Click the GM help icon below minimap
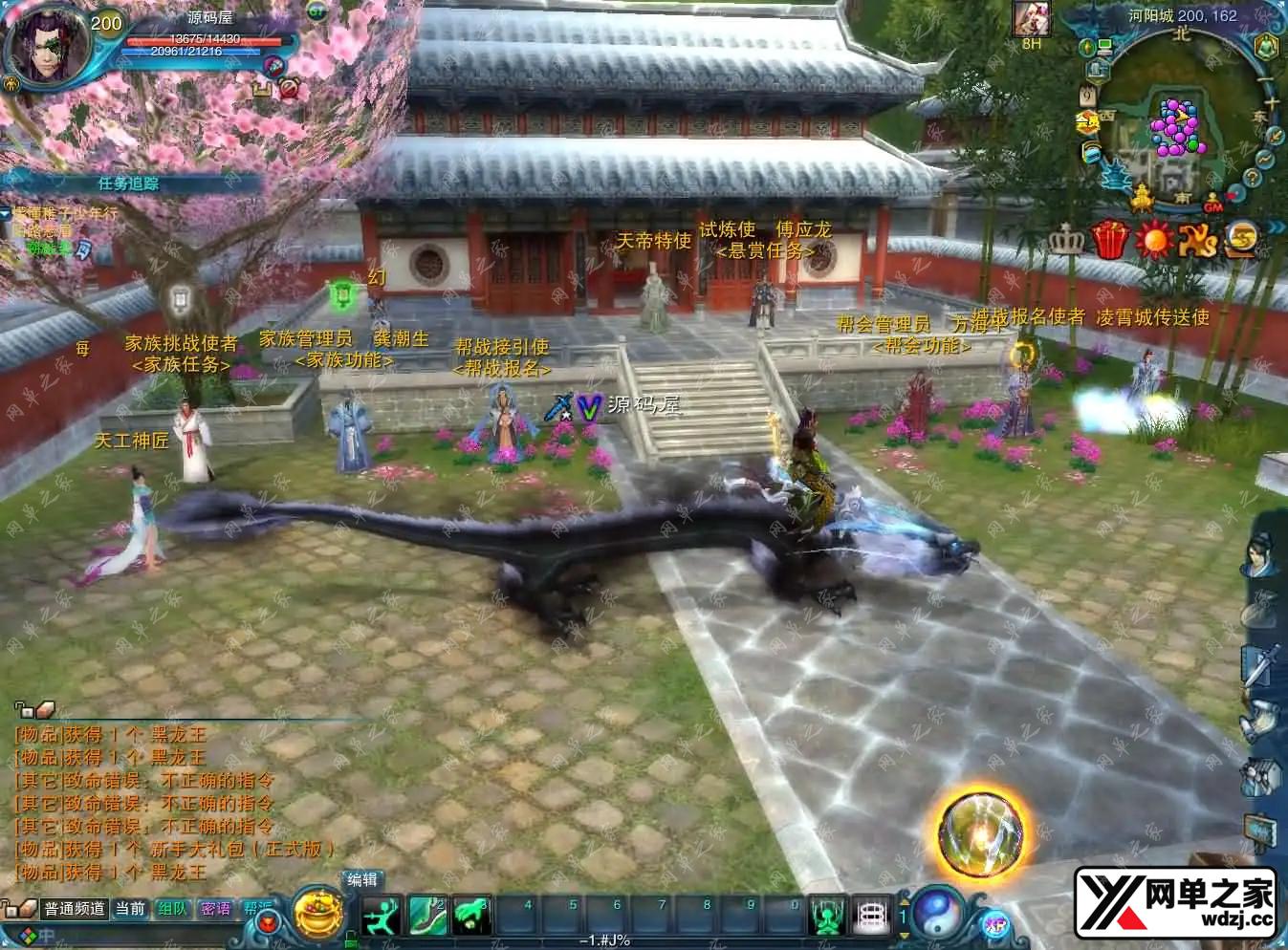 tap(1213, 204)
